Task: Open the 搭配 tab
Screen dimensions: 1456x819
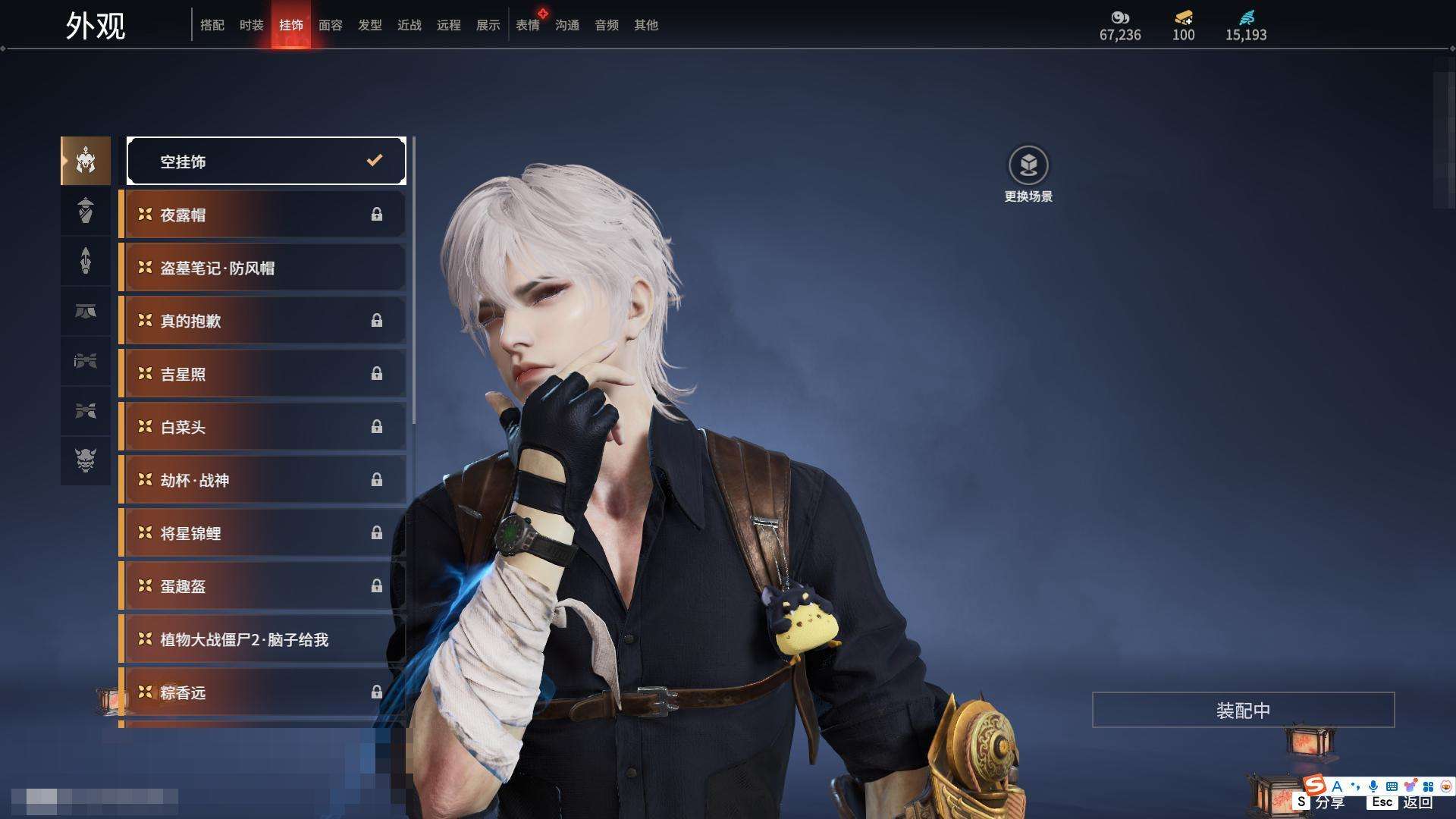Action: pyautogui.click(x=212, y=25)
